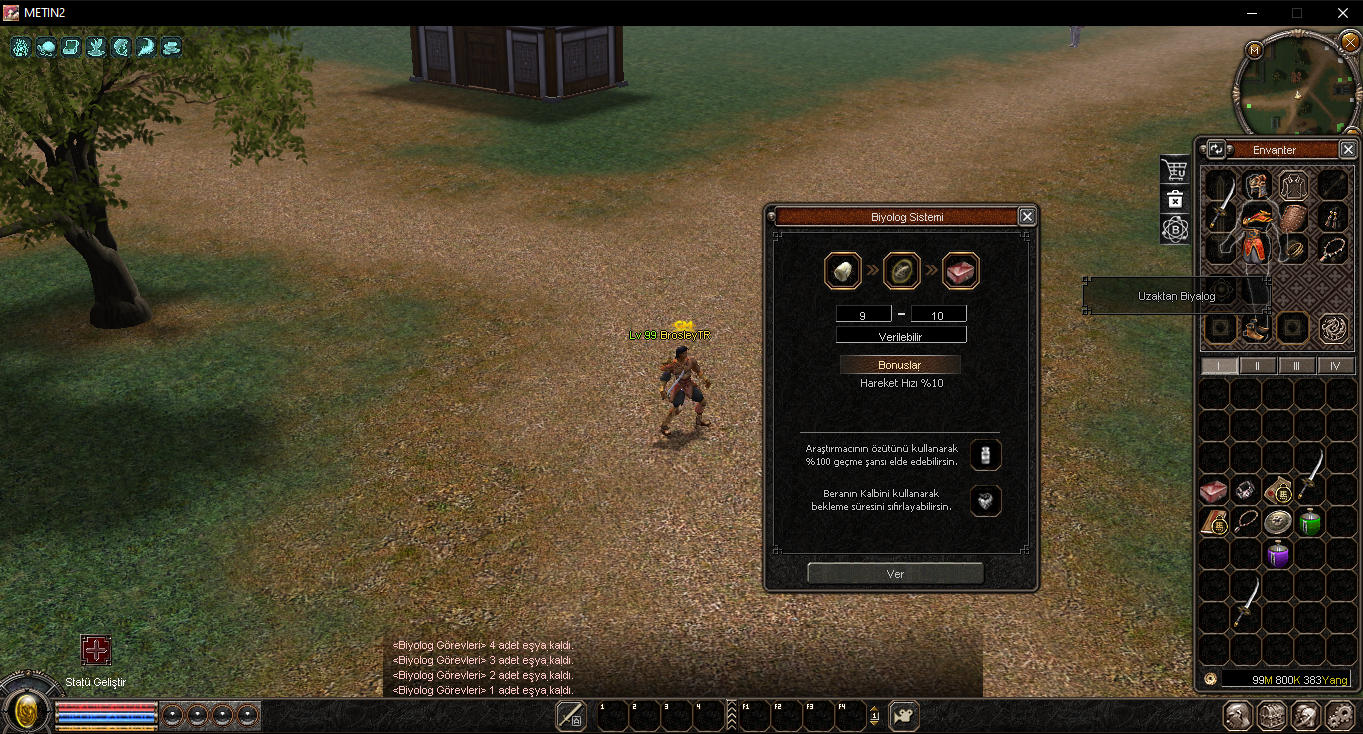Toggle the camera view button
This screenshot has width=1363, height=734.
coord(904,716)
